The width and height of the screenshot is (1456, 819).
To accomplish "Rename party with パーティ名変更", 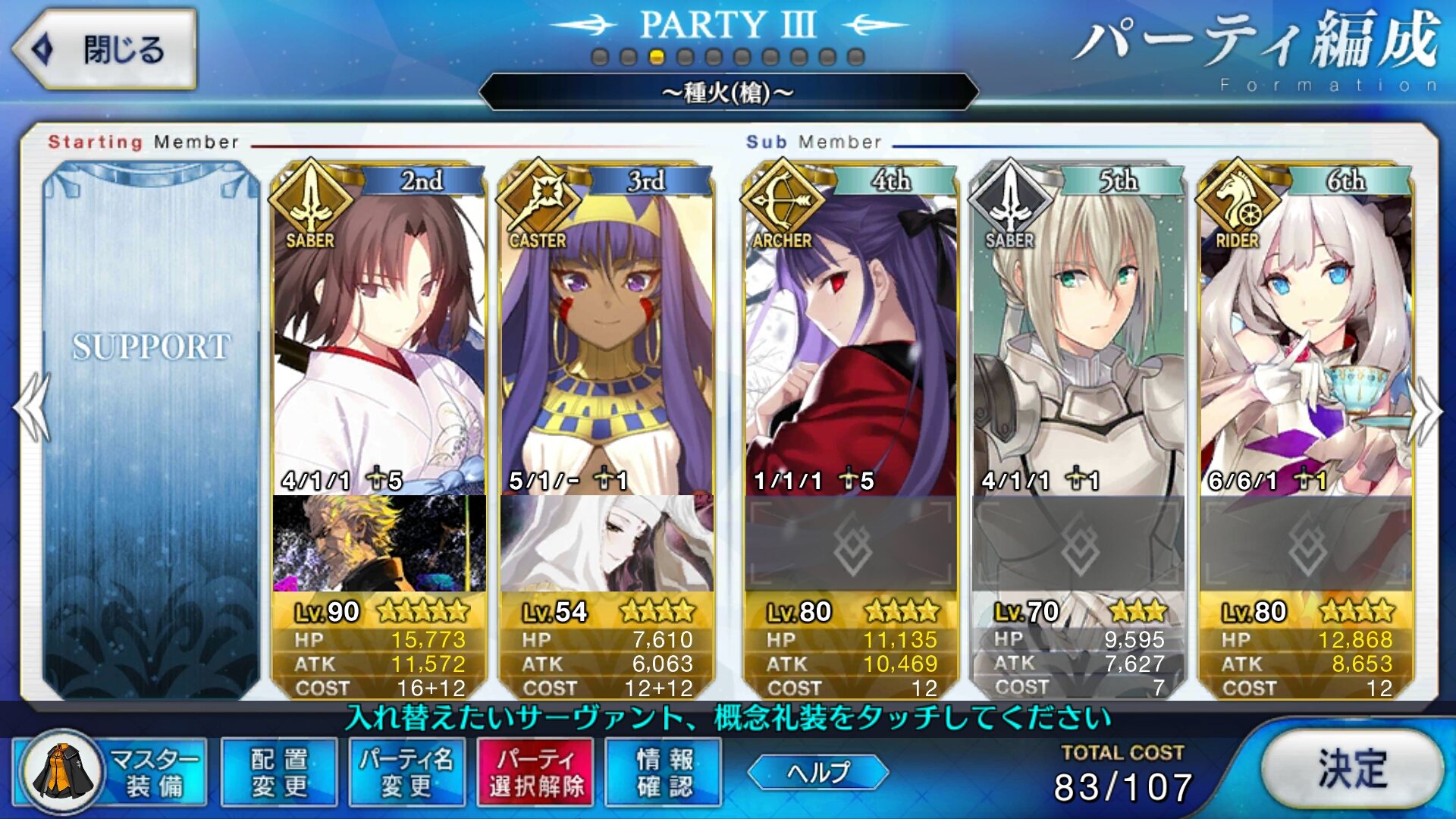I will click(x=407, y=772).
